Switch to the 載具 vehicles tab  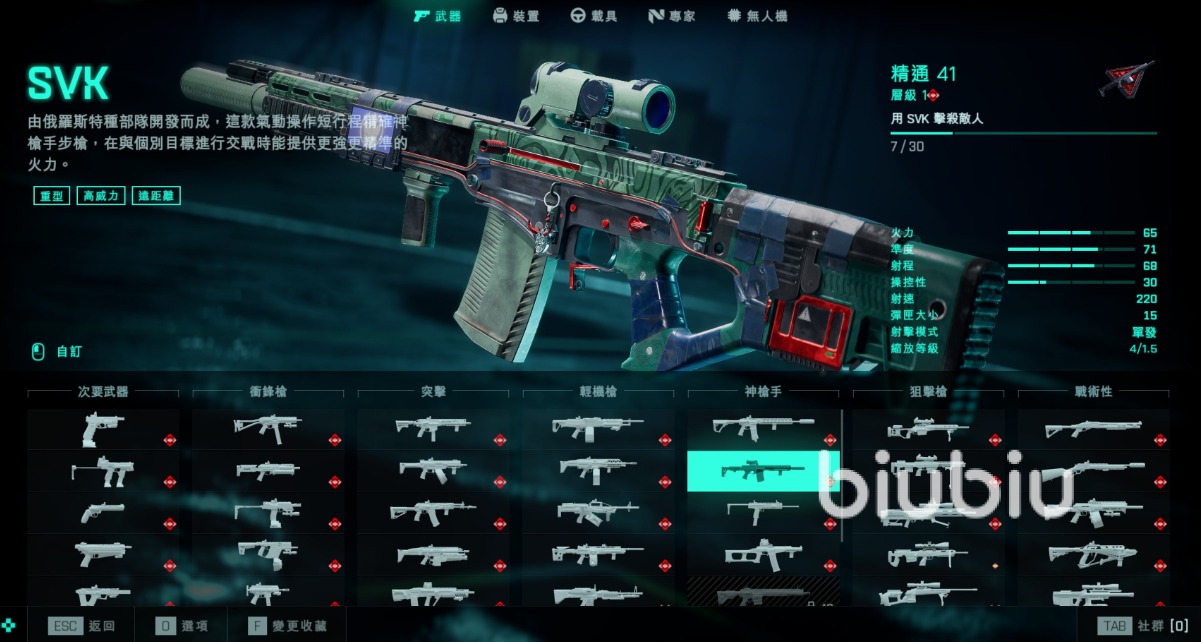coord(593,16)
